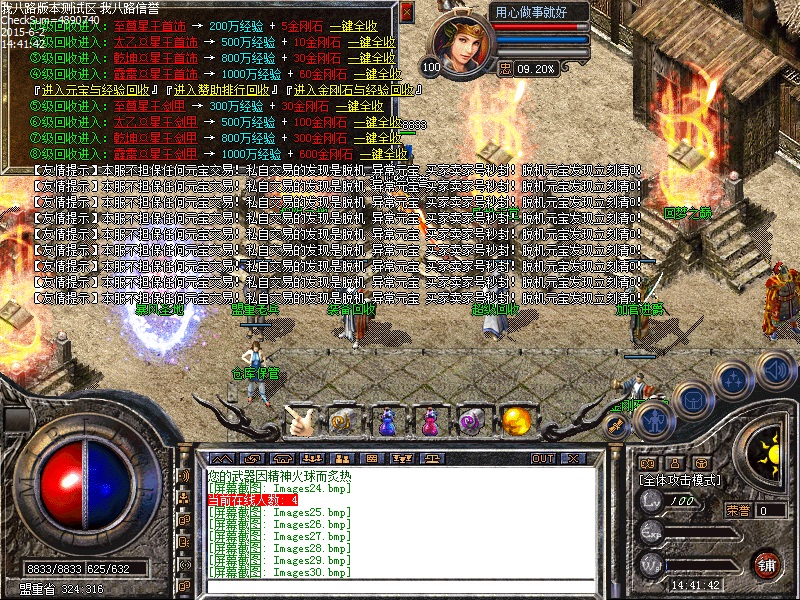Viewport: 800px width, 600px height.
Task: Open the red 铺 shop button
Action: 768,563
